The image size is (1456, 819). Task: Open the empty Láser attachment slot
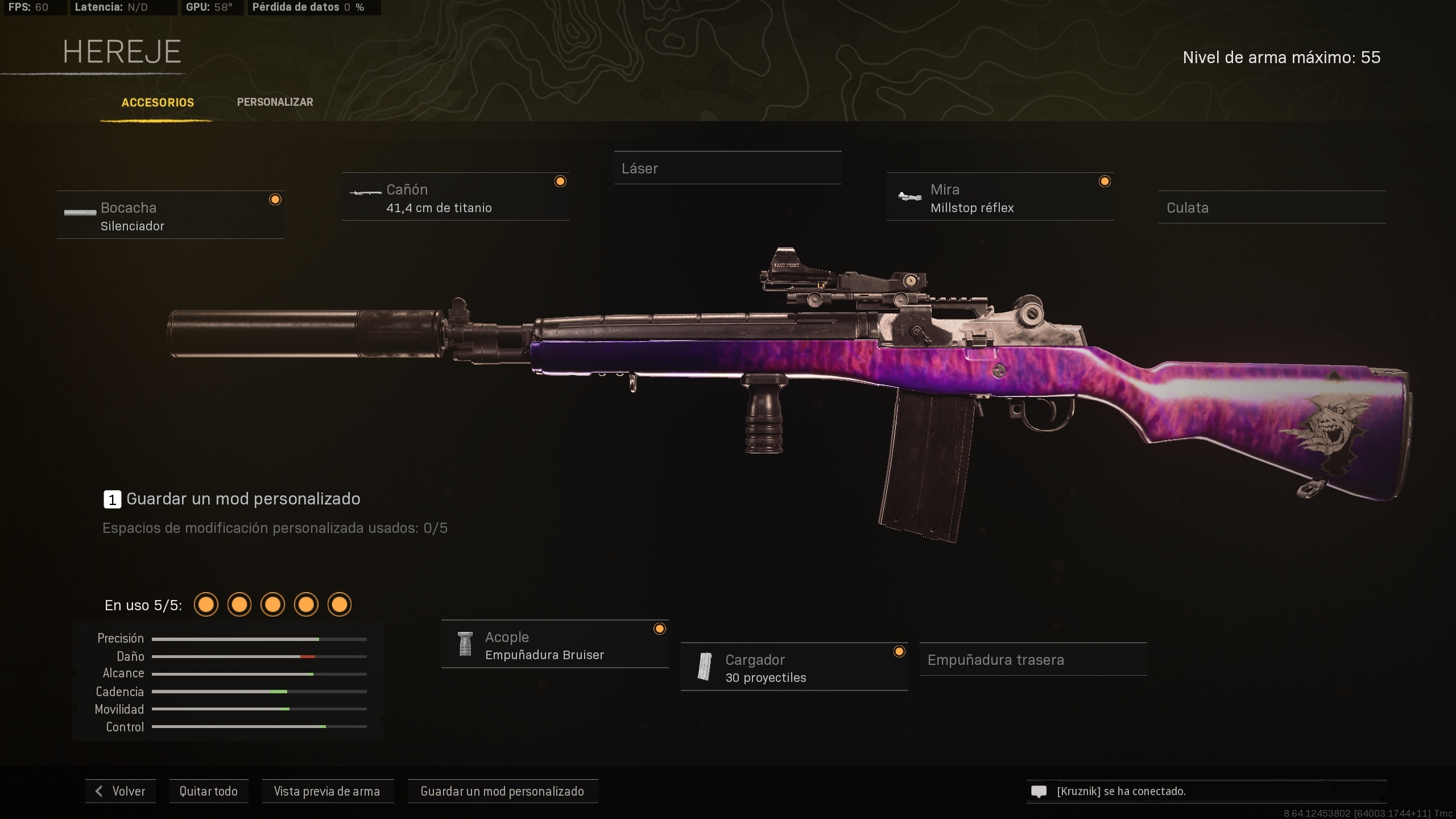point(728,168)
